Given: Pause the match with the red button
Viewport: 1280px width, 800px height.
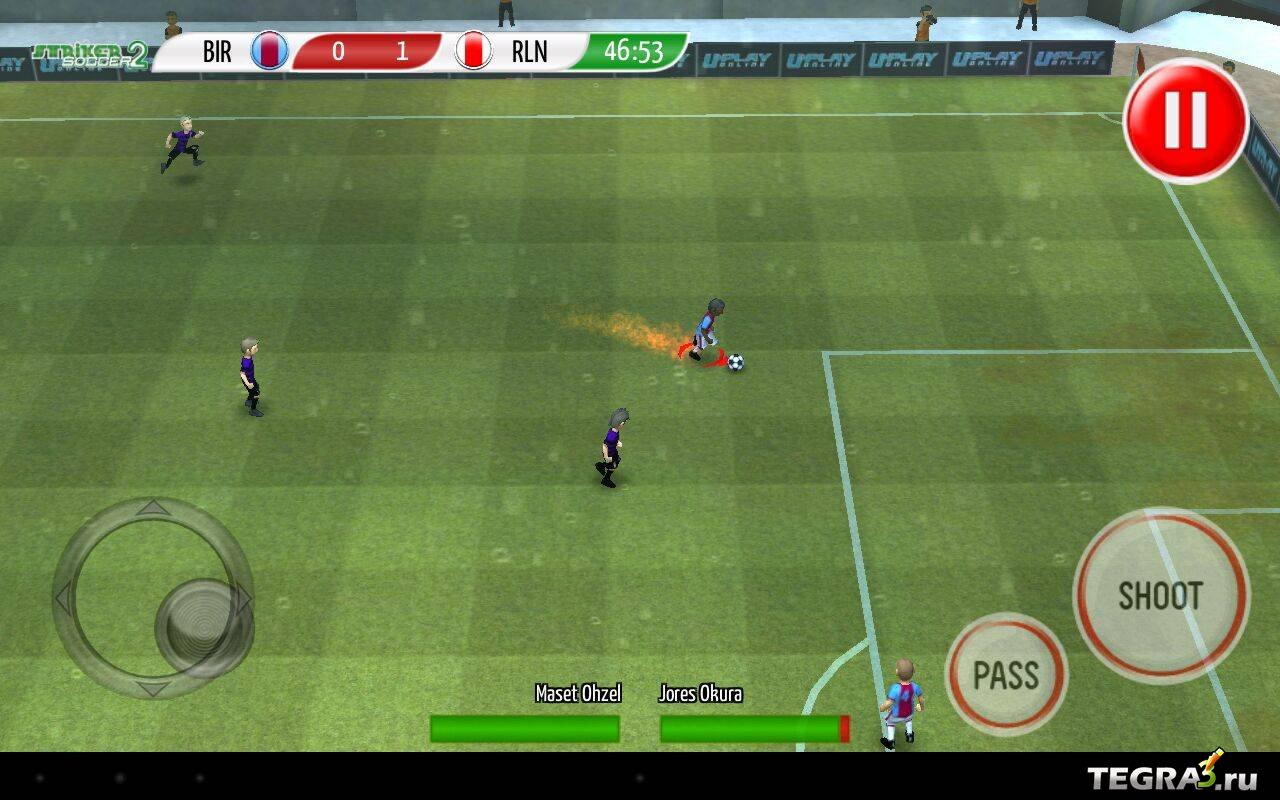Looking at the screenshot, I should [x=1186, y=120].
